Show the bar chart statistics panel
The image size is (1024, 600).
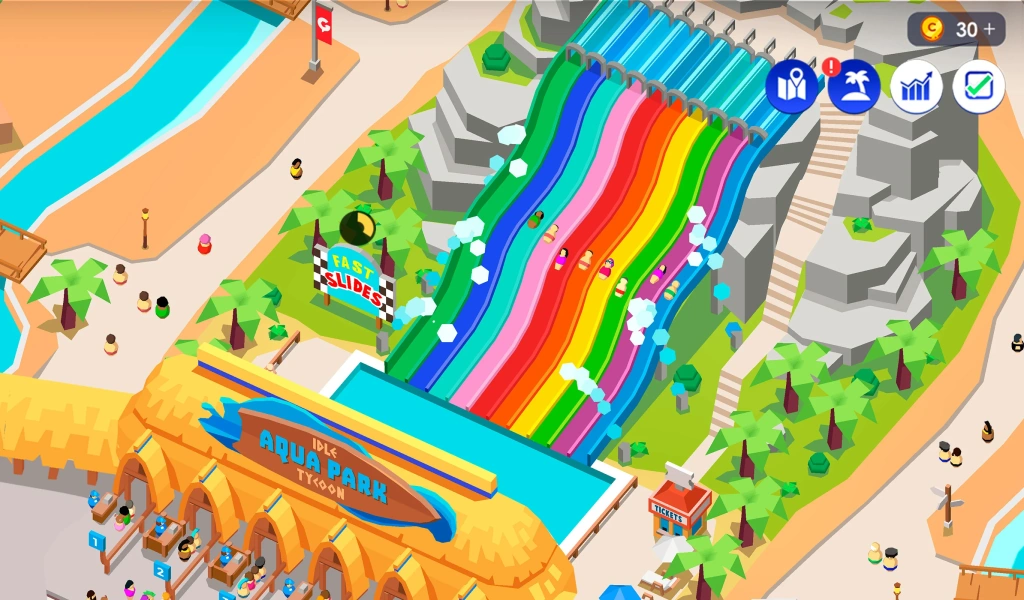(x=916, y=87)
